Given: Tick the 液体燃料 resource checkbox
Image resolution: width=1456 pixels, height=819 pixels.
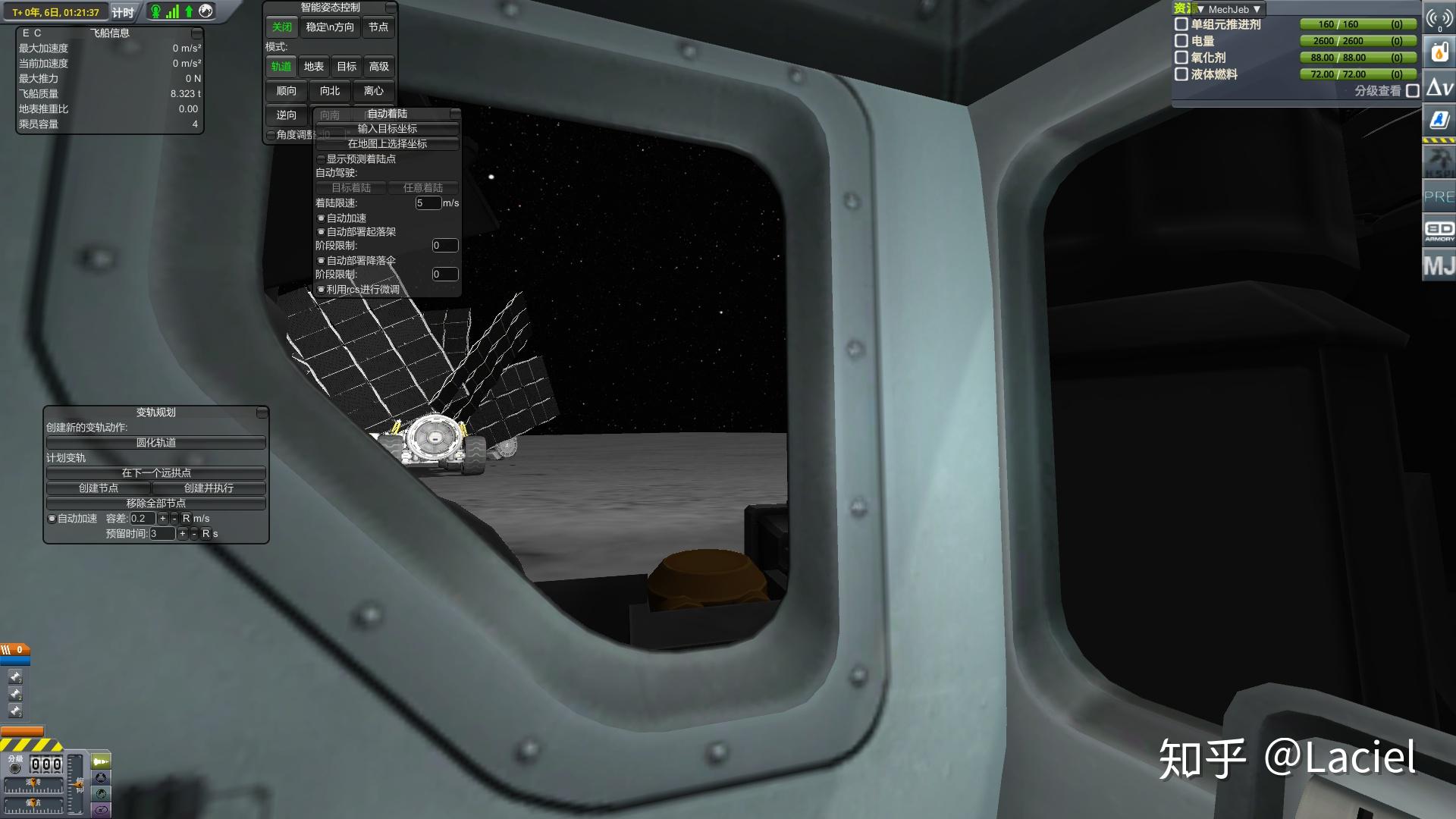Looking at the screenshot, I should [1181, 74].
